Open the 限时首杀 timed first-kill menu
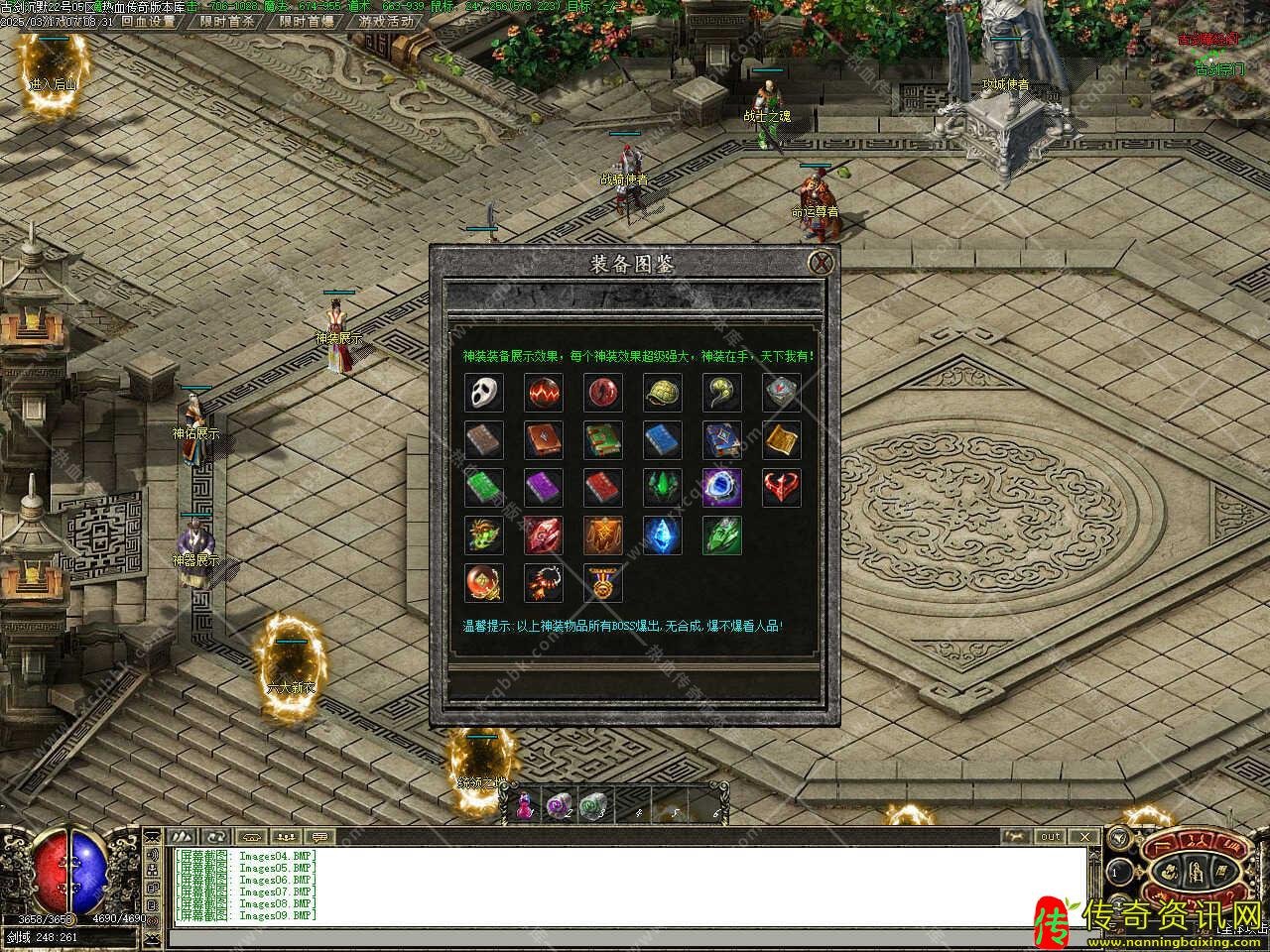 pos(227,21)
